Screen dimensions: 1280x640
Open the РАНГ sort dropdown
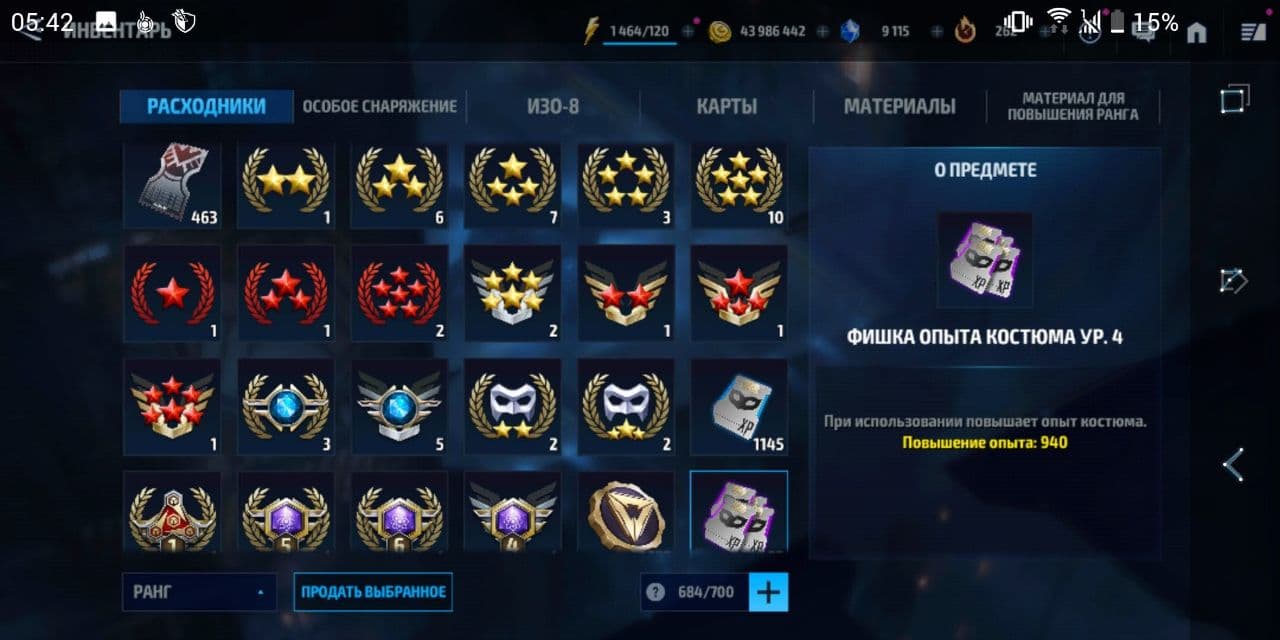coord(199,592)
